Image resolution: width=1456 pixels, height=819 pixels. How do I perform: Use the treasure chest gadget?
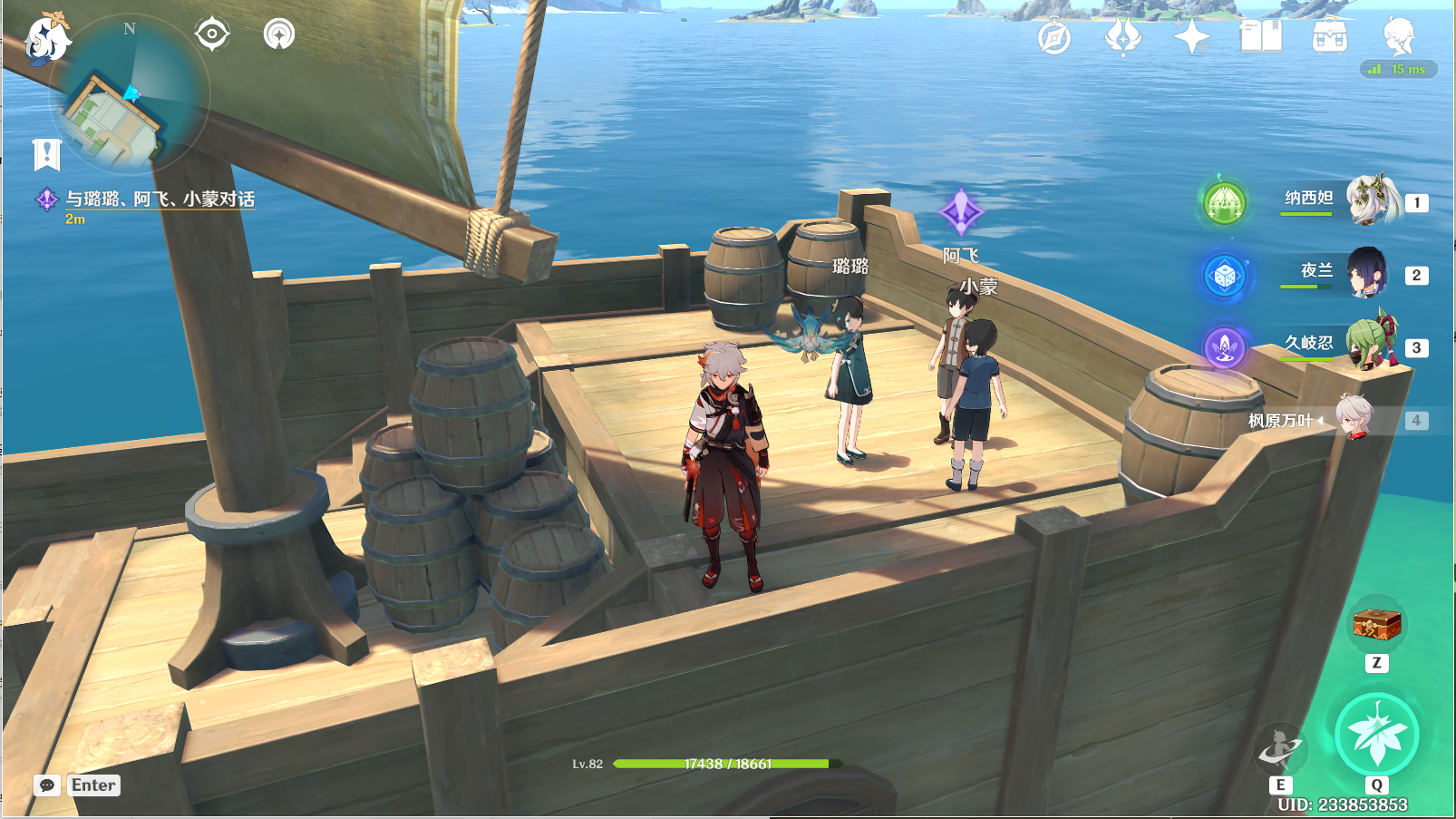click(1376, 624)
